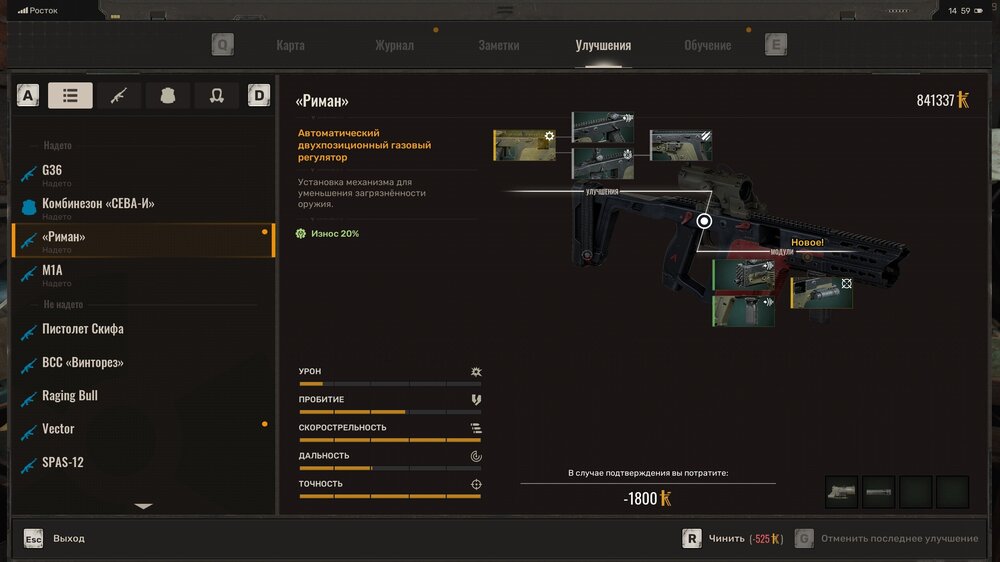Show all items list filter
The width and height of the screenshot is (1000, 562).
[x=70, y=96]
